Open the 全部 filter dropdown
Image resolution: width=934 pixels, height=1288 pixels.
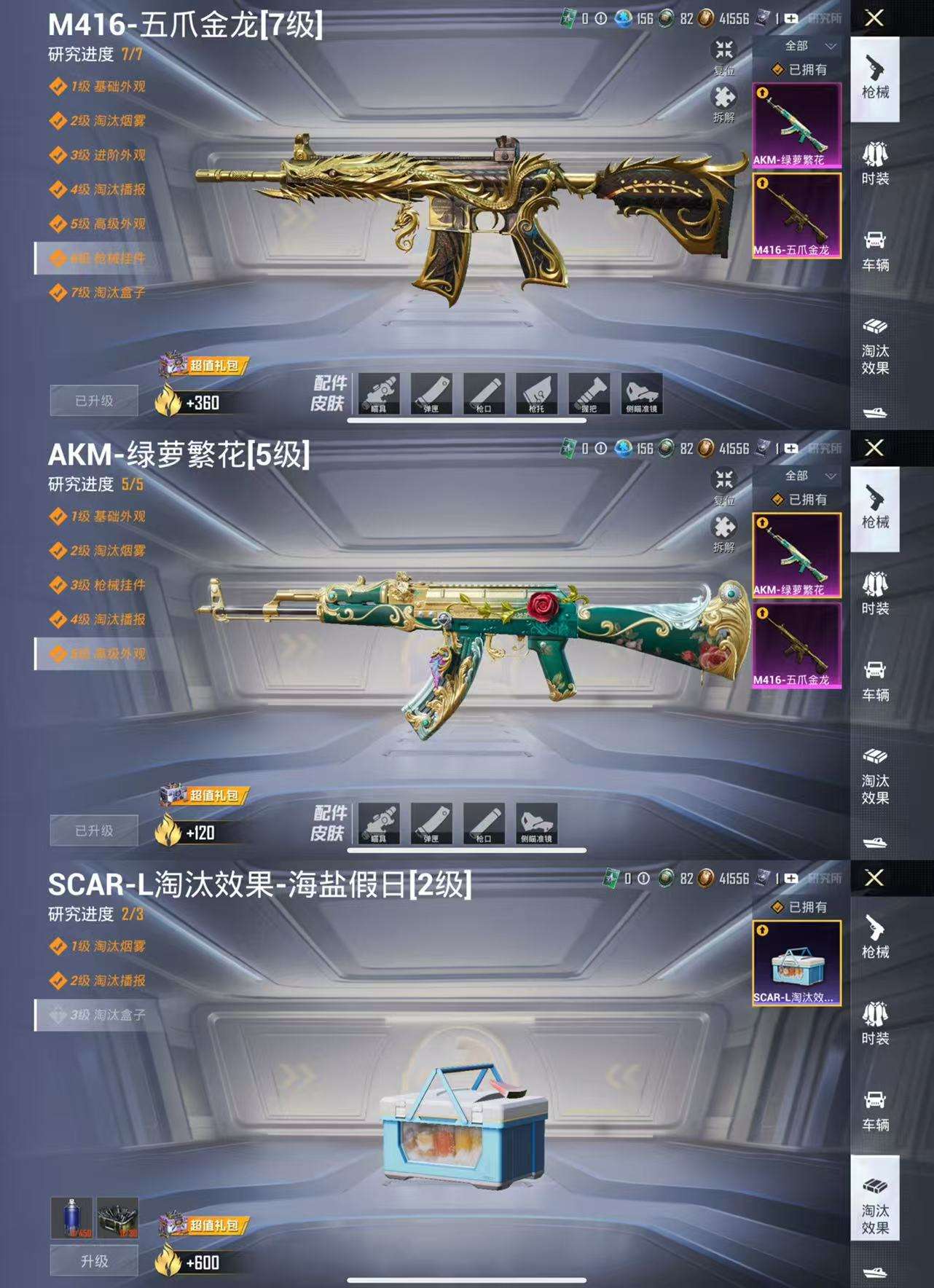click(x=799, y=44)
